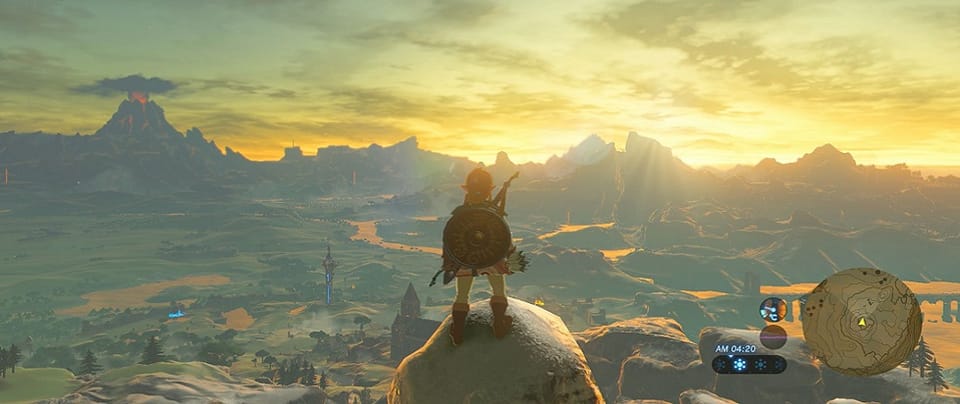Viewport: 960px width, 404px height.
Task: Click the Sheikah sensor icon beside minimap
Action: click(772, 309)
